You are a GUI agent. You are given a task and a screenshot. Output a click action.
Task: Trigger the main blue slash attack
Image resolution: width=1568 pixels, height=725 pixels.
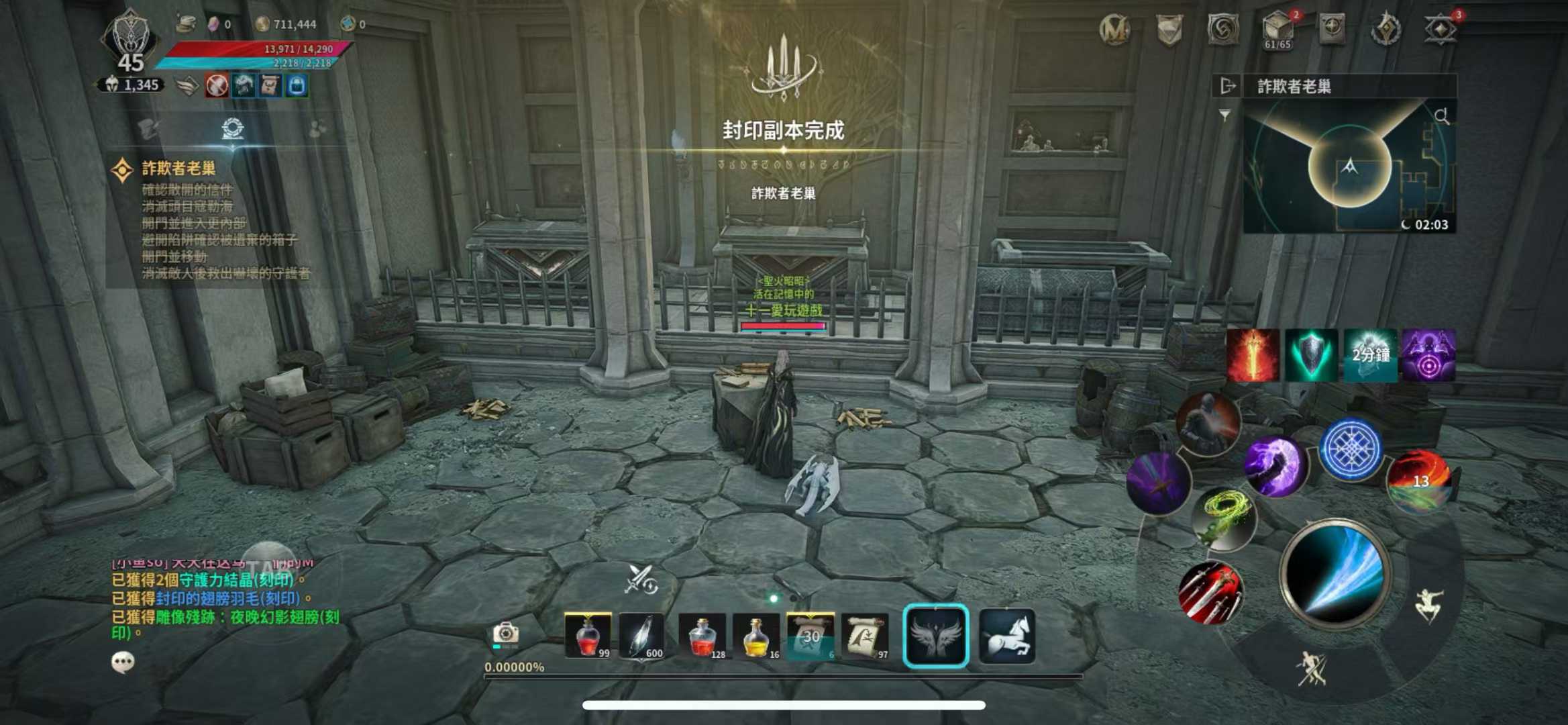(1335, 575)
